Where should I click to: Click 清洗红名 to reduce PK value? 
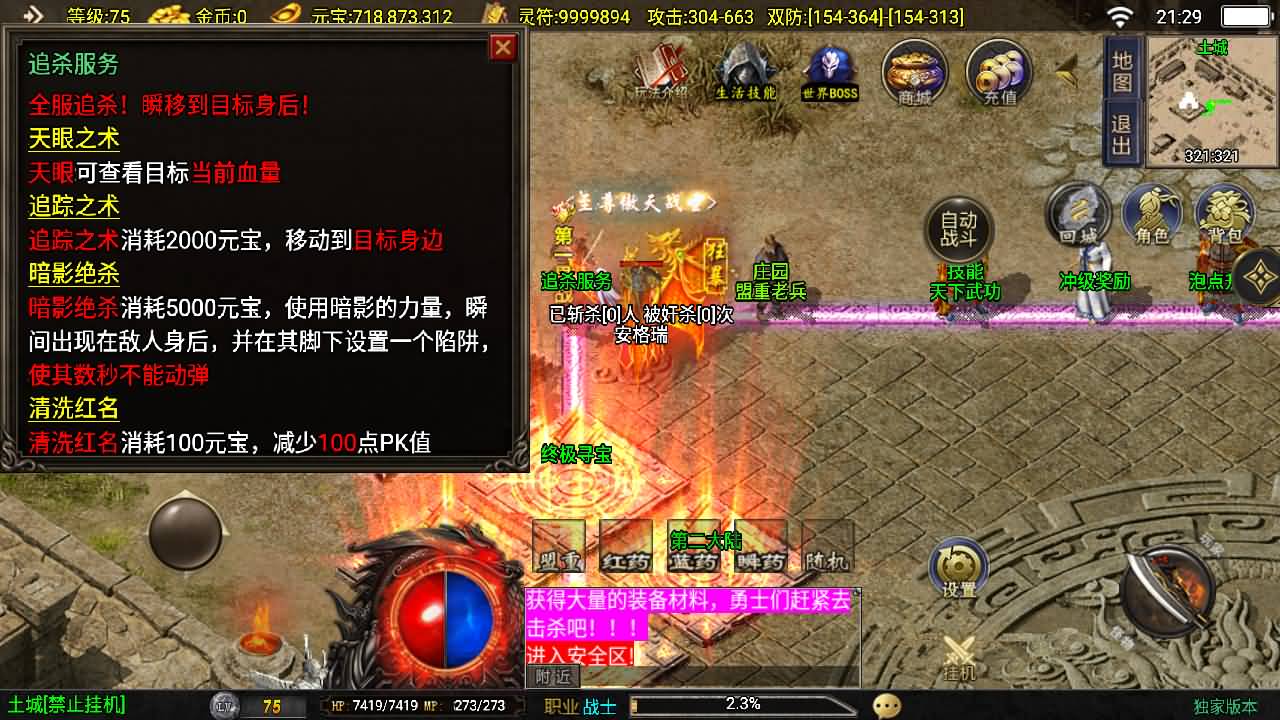point(75,409)
